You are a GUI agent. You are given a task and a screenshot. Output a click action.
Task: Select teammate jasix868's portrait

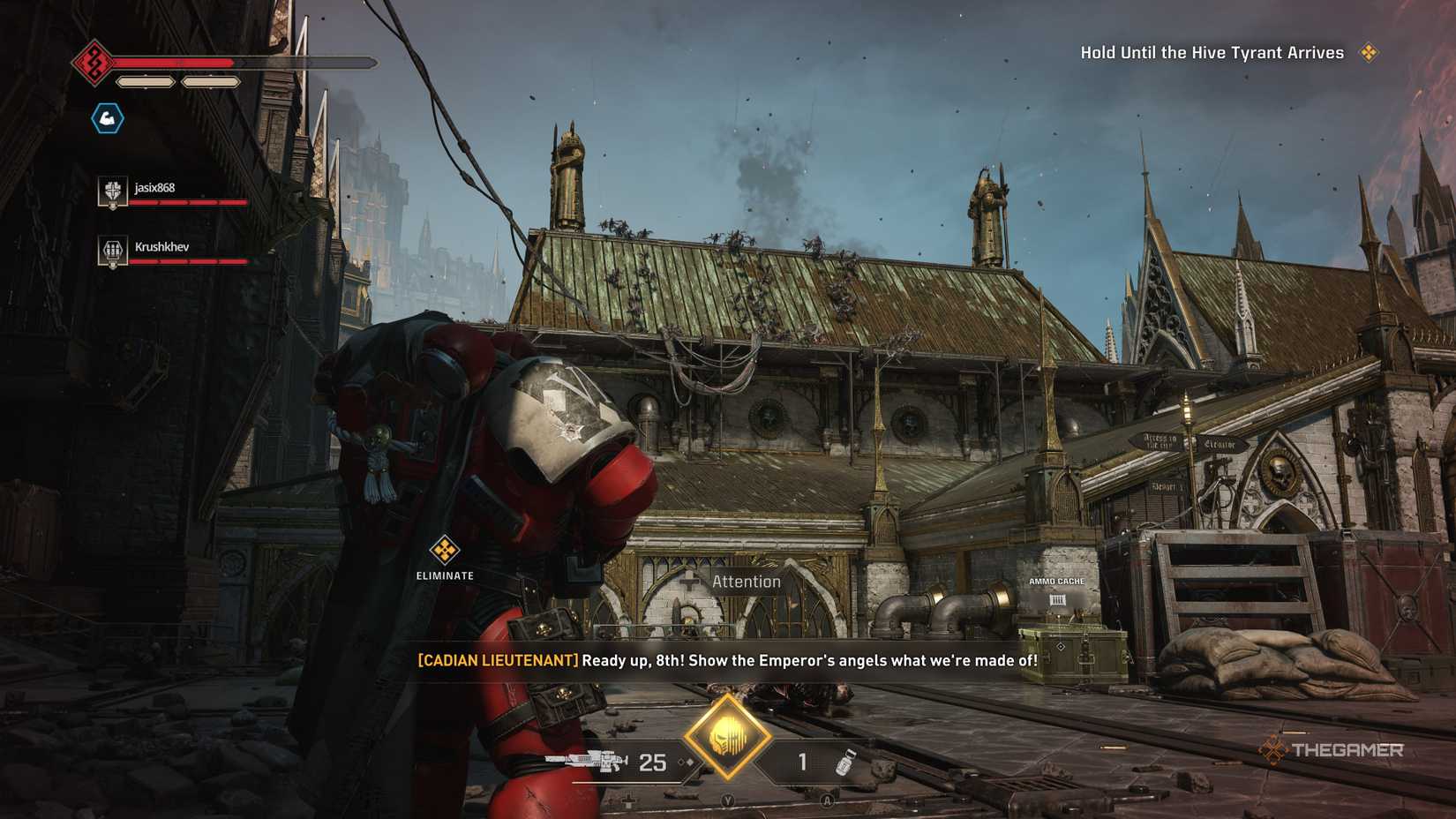112,191
